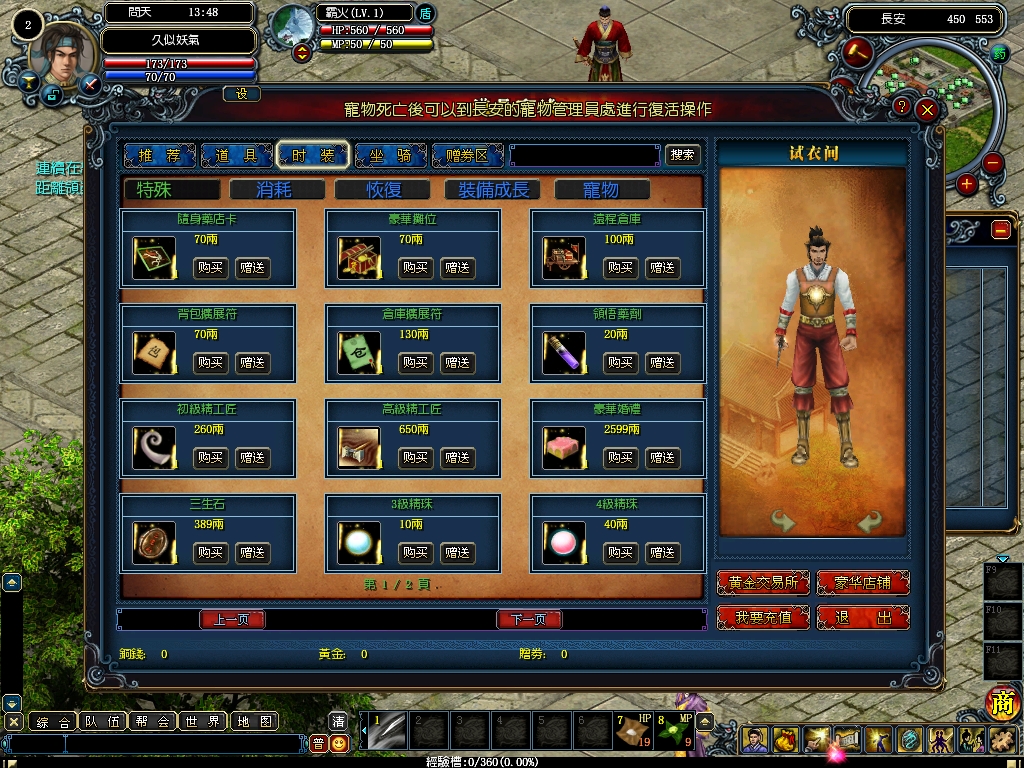Choose the 消耗 consumables category
Viewport: 1024px width, 768px height.
coord(277,190)
